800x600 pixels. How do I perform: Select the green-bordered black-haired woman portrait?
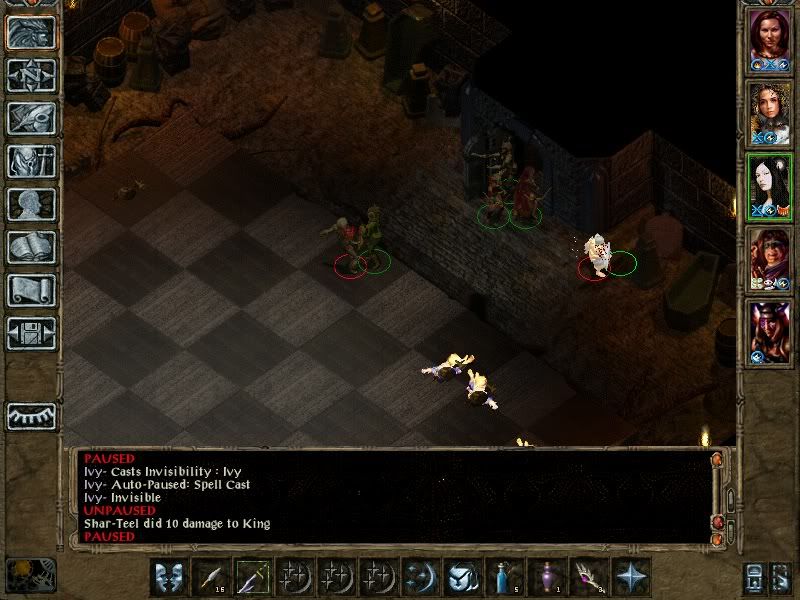point(770,184)
